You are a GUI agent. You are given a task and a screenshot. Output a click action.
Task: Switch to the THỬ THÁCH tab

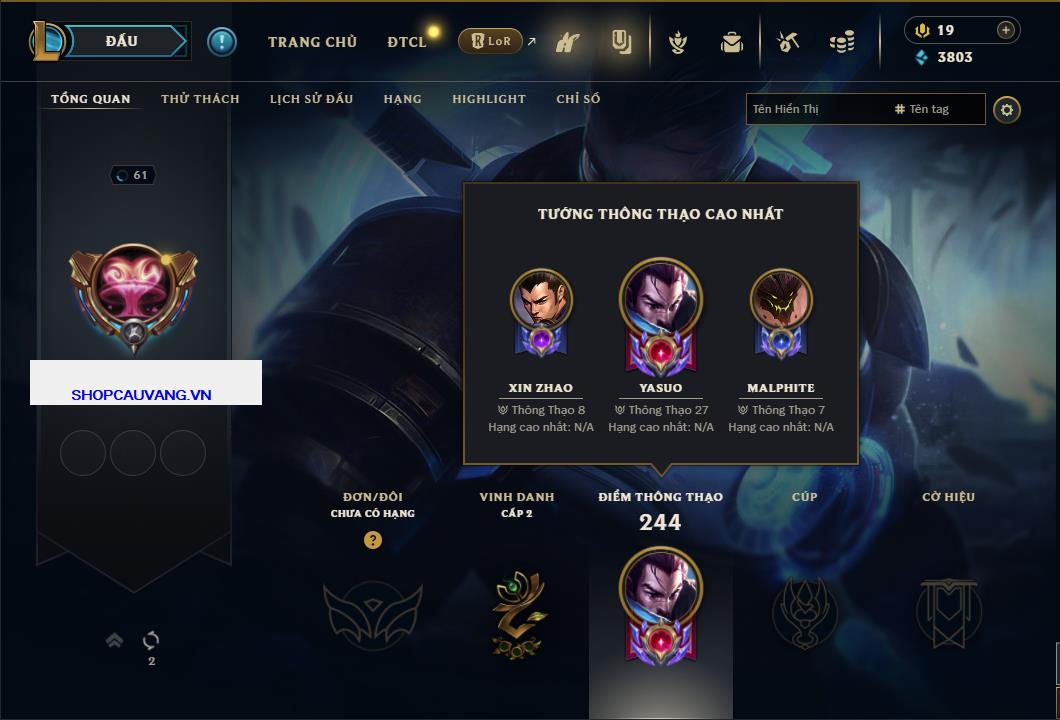[200, 99]
